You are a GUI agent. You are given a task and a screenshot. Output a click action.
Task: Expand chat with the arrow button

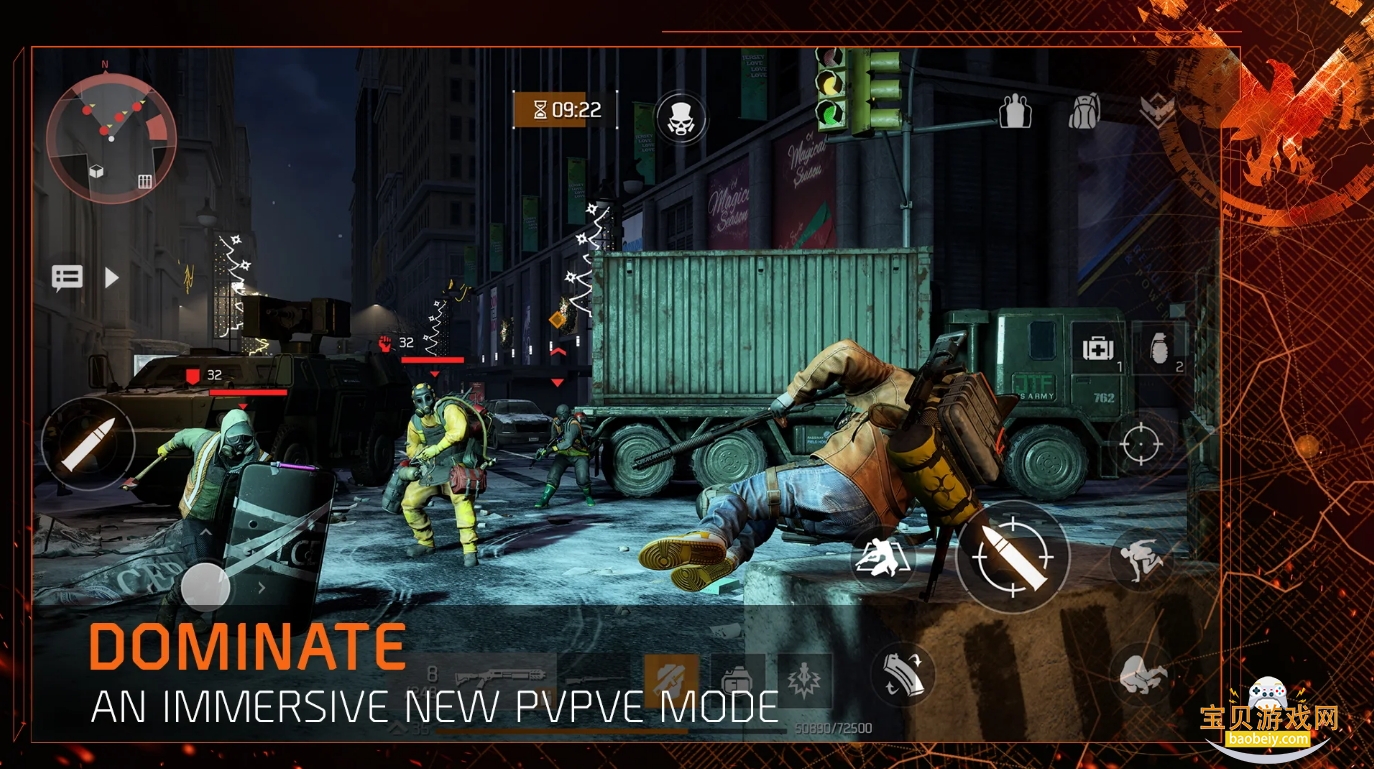[111, 277]
